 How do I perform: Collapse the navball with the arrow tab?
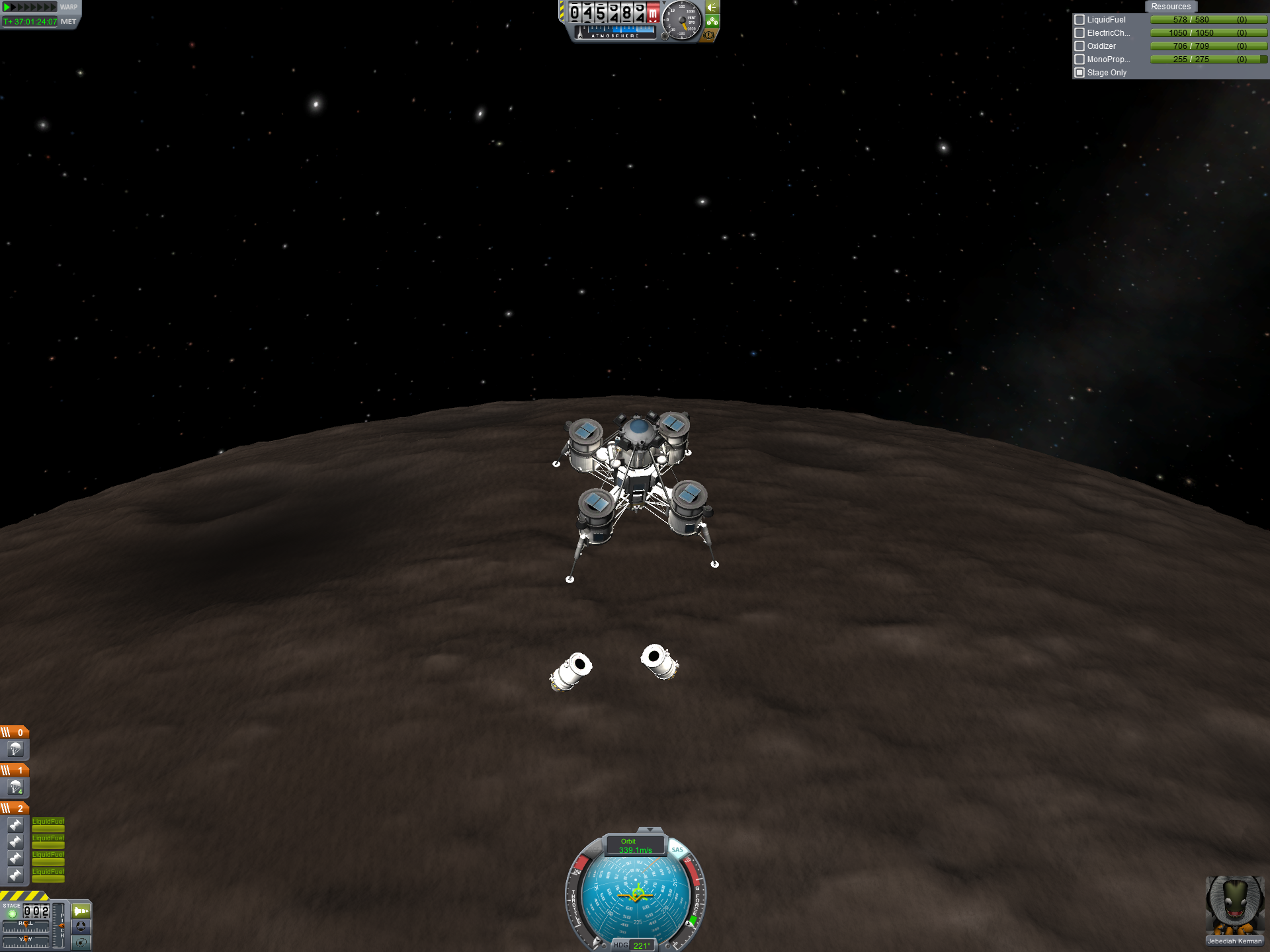coord(650,830)
